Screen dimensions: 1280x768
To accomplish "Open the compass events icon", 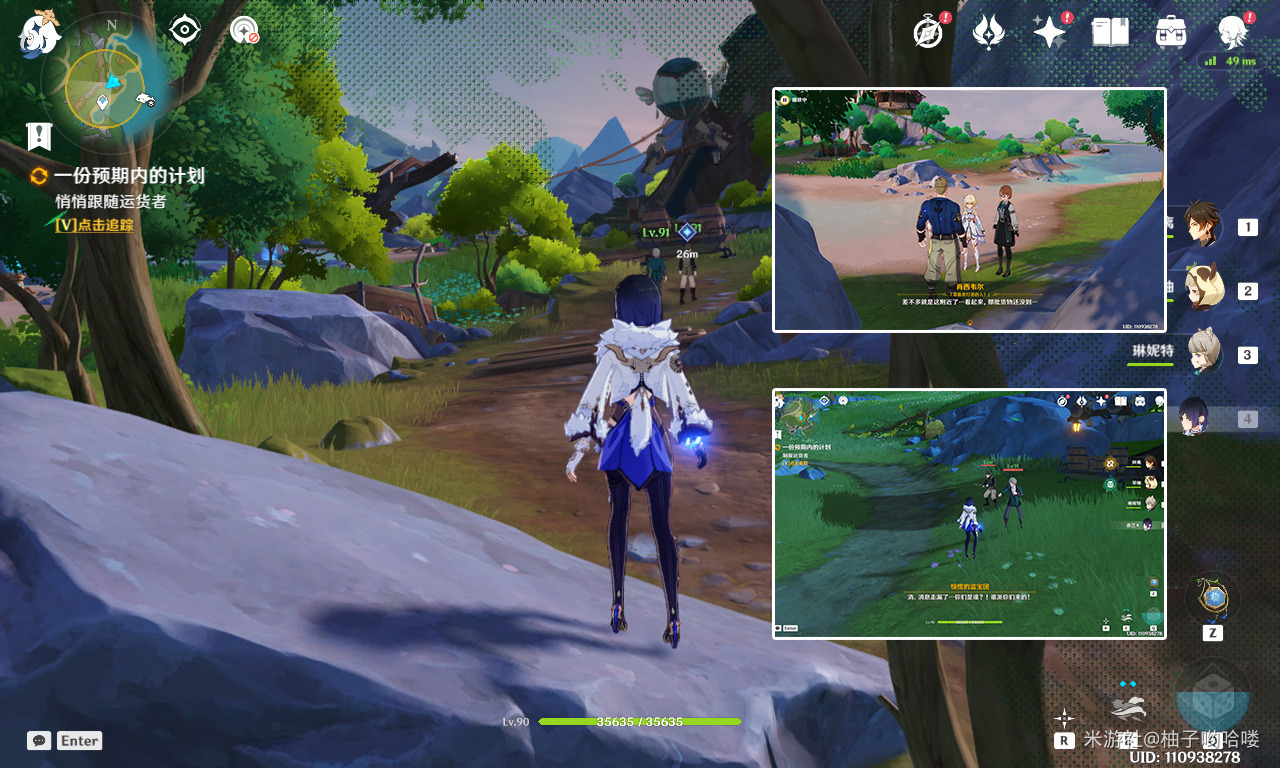I will tap(929, 32).
